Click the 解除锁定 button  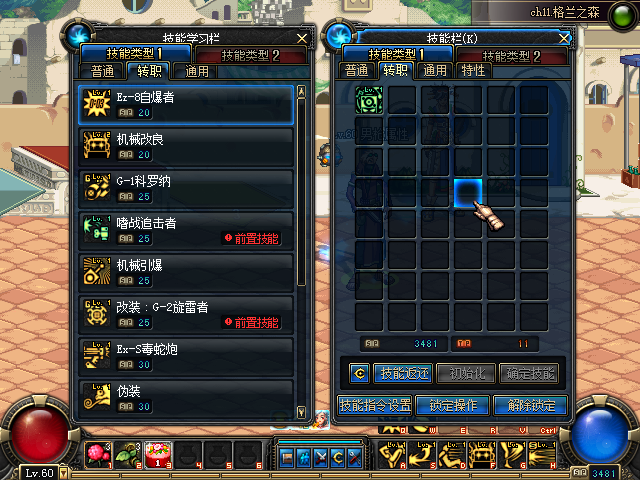click(x=530, y=406)
